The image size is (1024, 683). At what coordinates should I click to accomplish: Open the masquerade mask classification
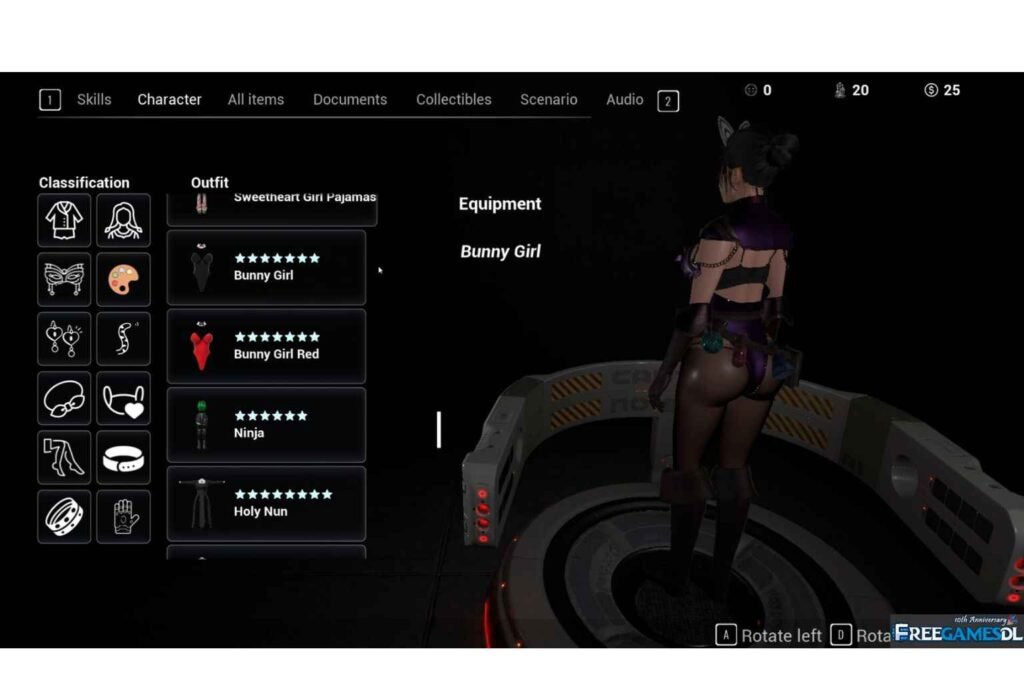pos(64,280)
